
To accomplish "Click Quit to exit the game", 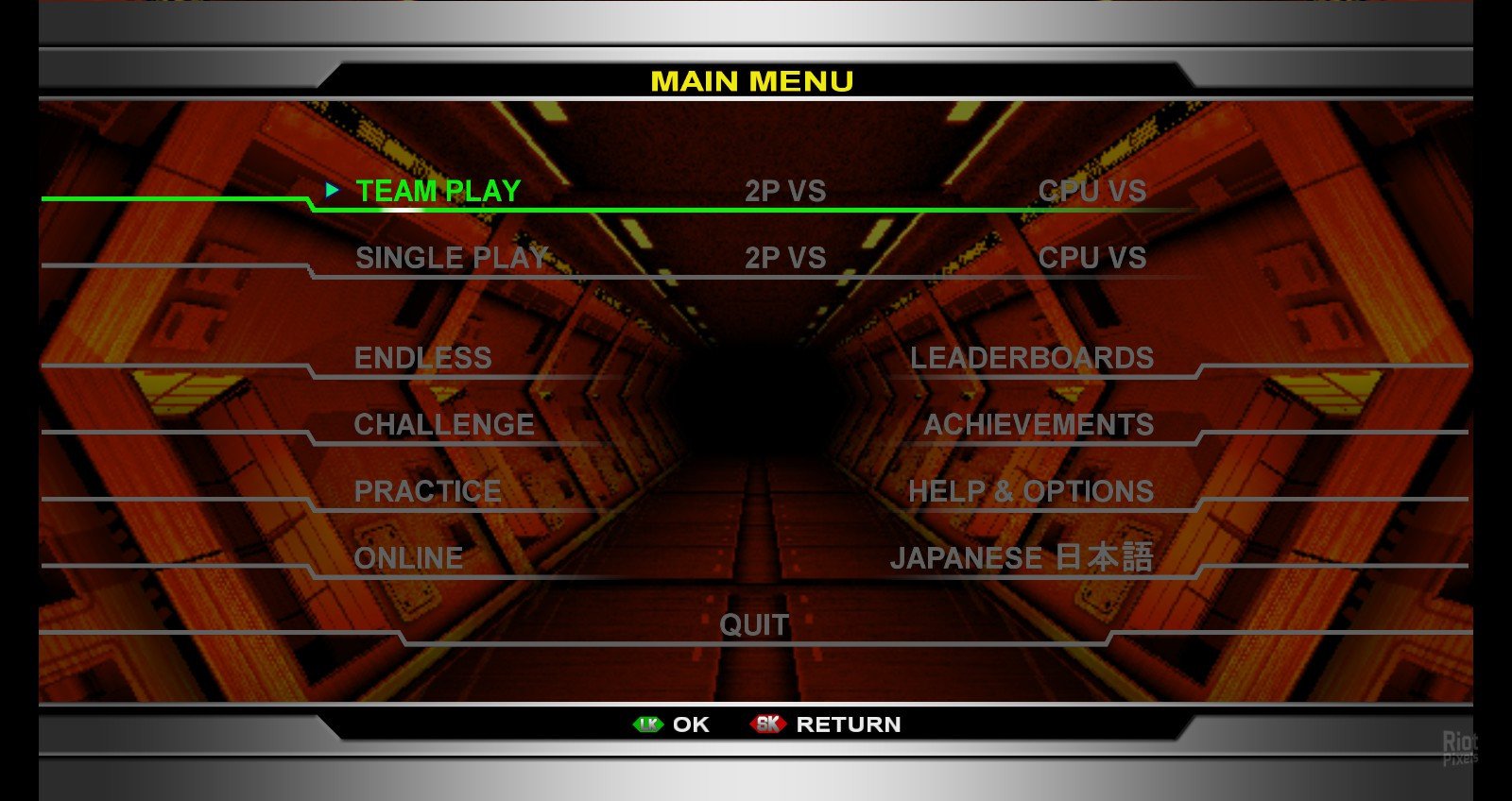I will click(x=753, y=624).
